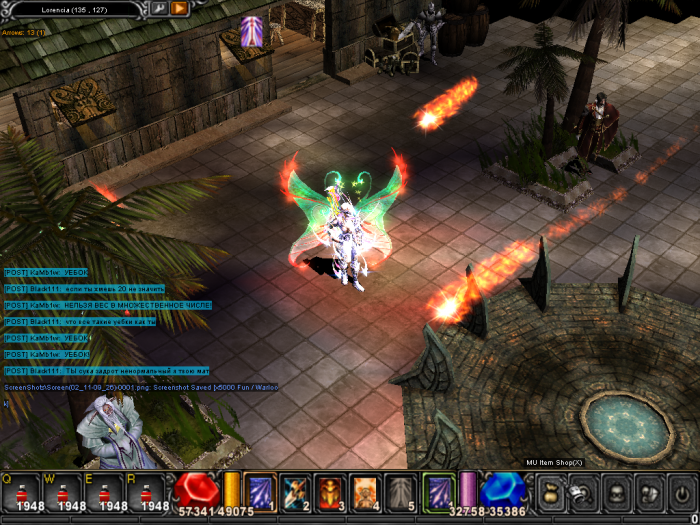Open the power-symbol system menu button
This screenshot has height=525, width=700.
pos(681,493)
